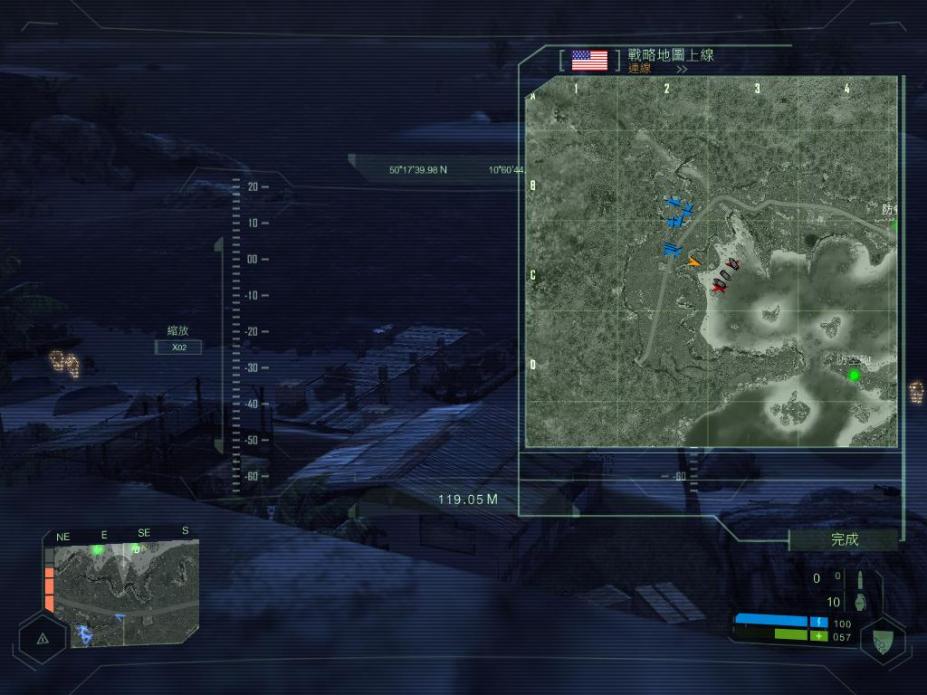927x695 pixels.
Task: Click the X02 zoom level box
Action: pos(179,348)
